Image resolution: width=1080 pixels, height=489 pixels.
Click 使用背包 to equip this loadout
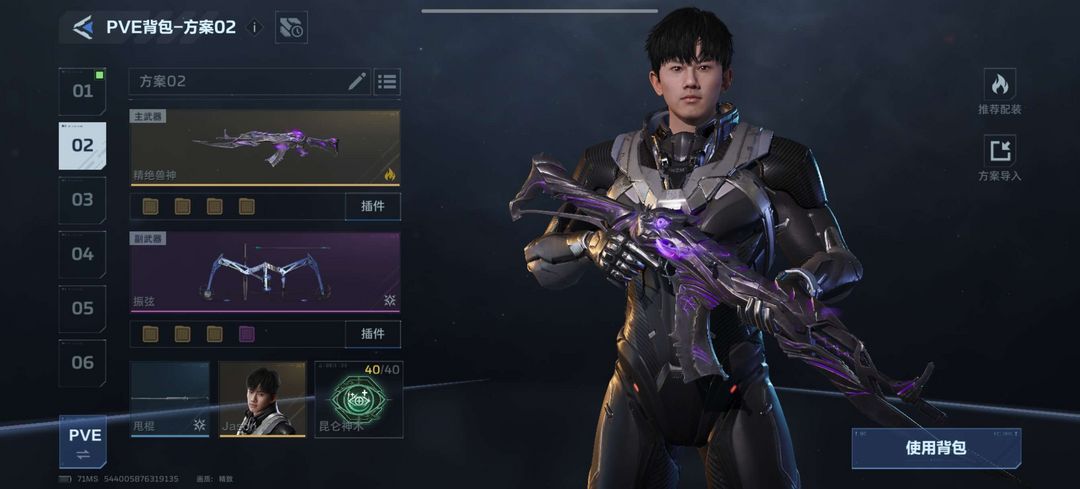(935, 448)
